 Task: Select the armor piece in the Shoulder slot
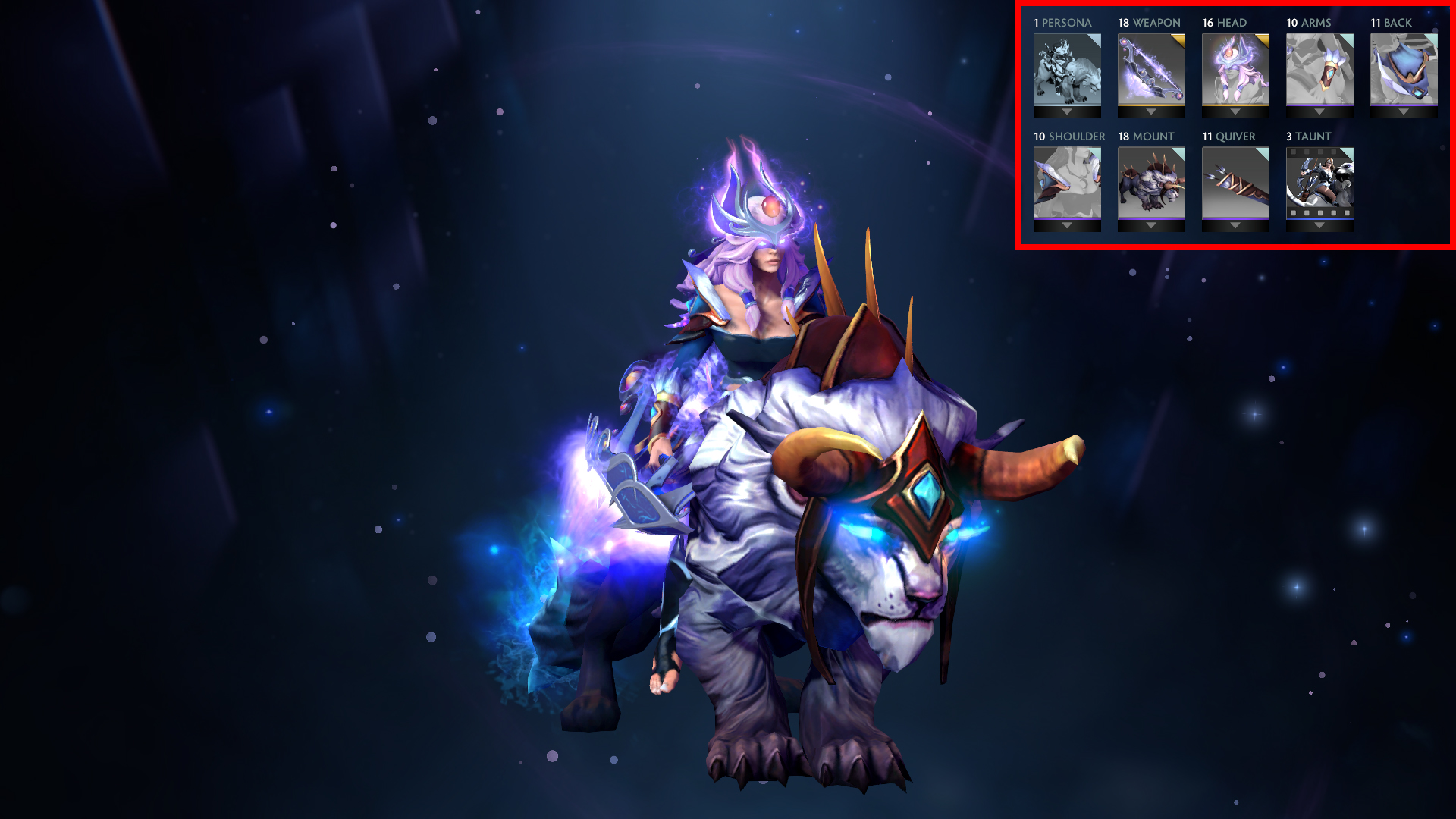1067,184
